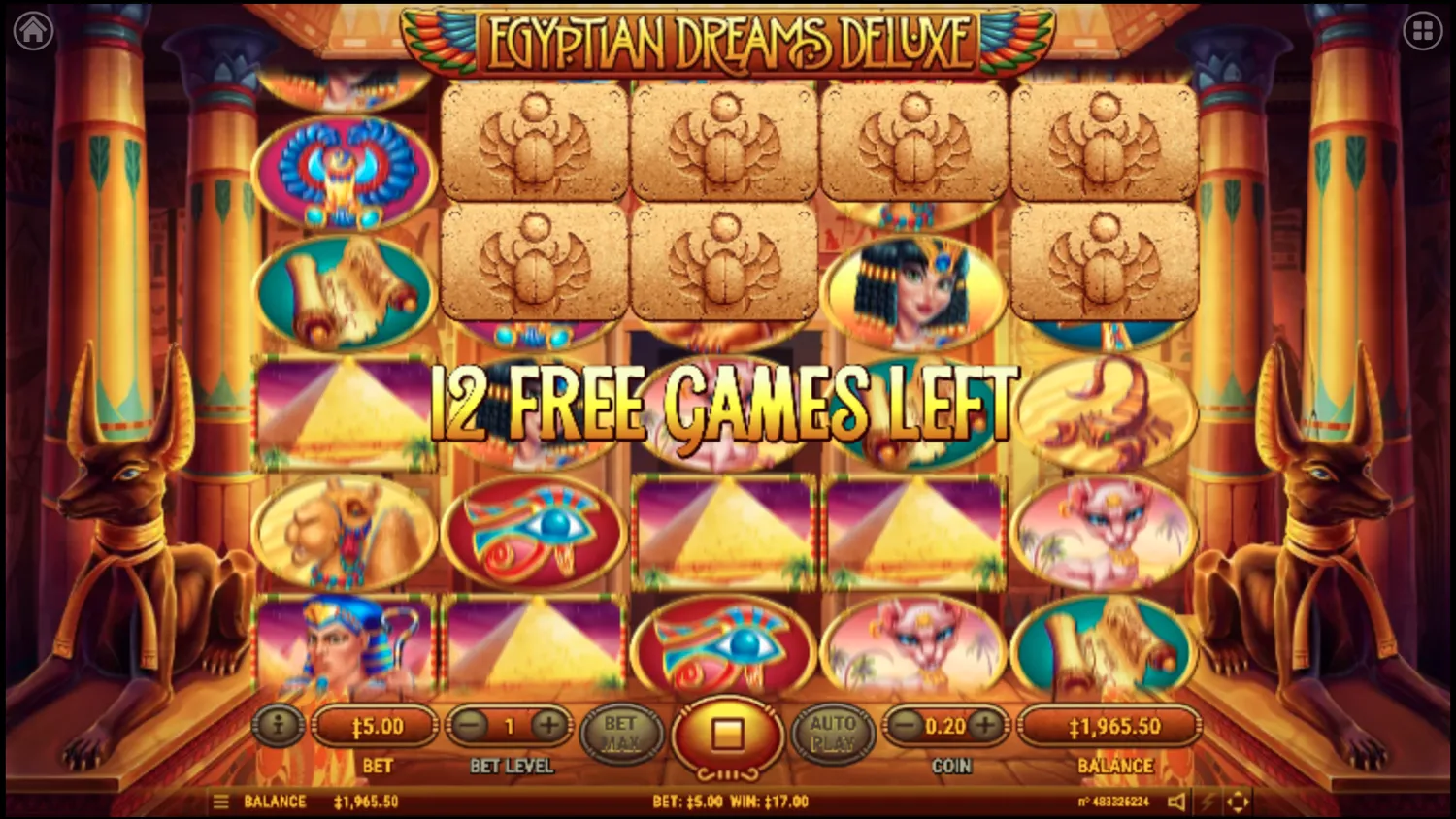Open the game rules info panel
The height and width of the screenshot is (819, 1456).
pos(279,725)
